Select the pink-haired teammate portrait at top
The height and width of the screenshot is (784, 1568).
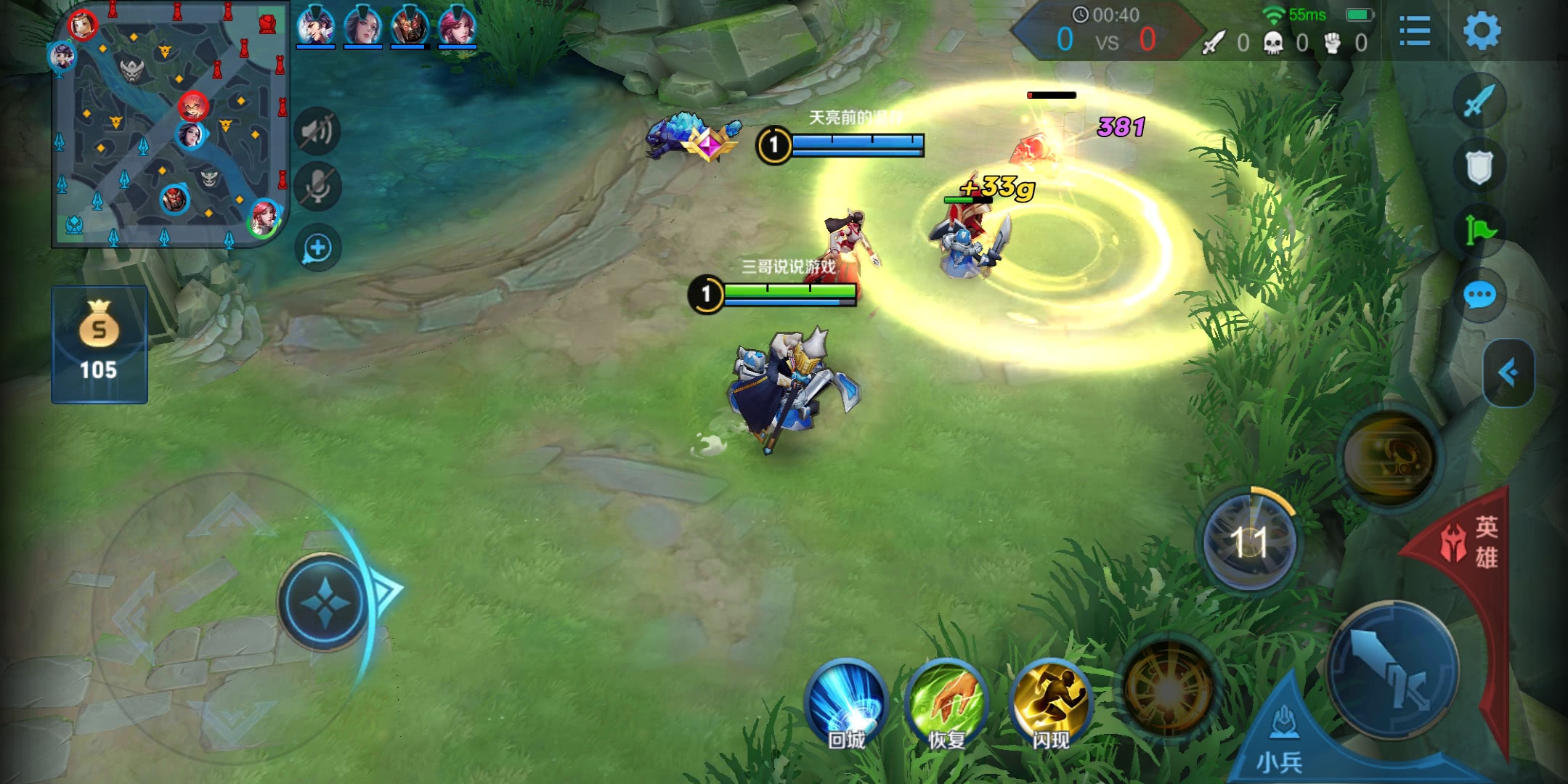coord(457,26)
